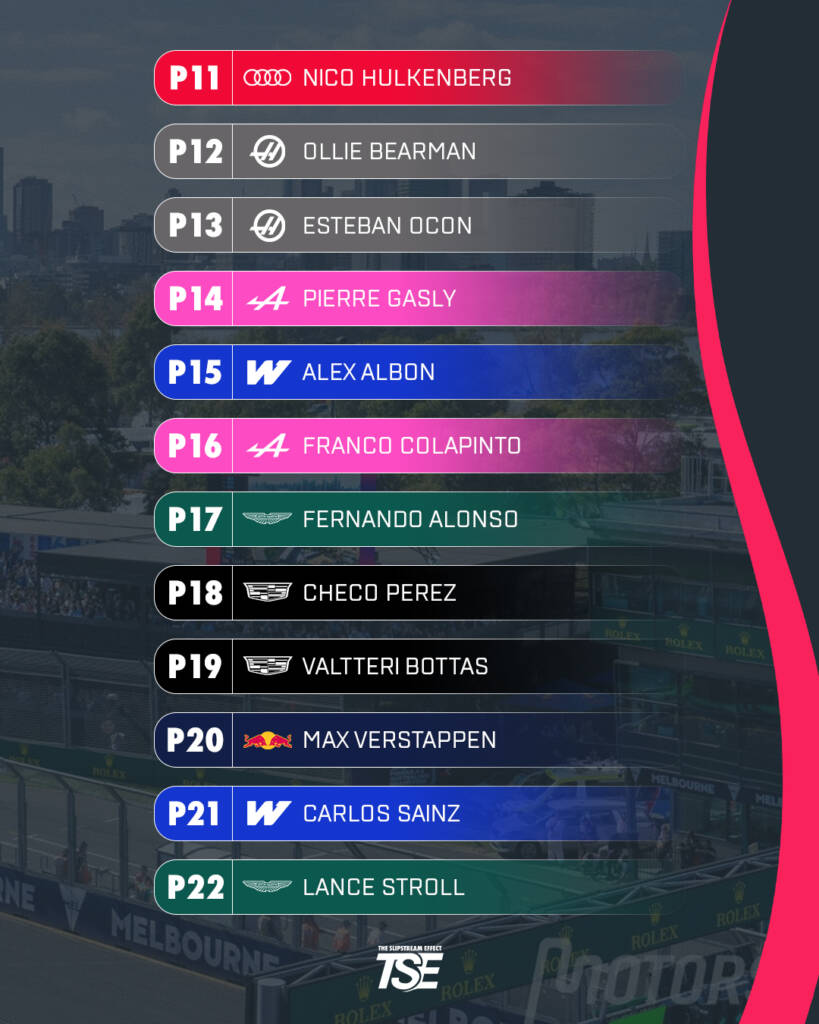This screenshot has height=1024, width=819.
Task: Choose the Lance Stroll P22 entry
Action: click(x=420, y=887)
